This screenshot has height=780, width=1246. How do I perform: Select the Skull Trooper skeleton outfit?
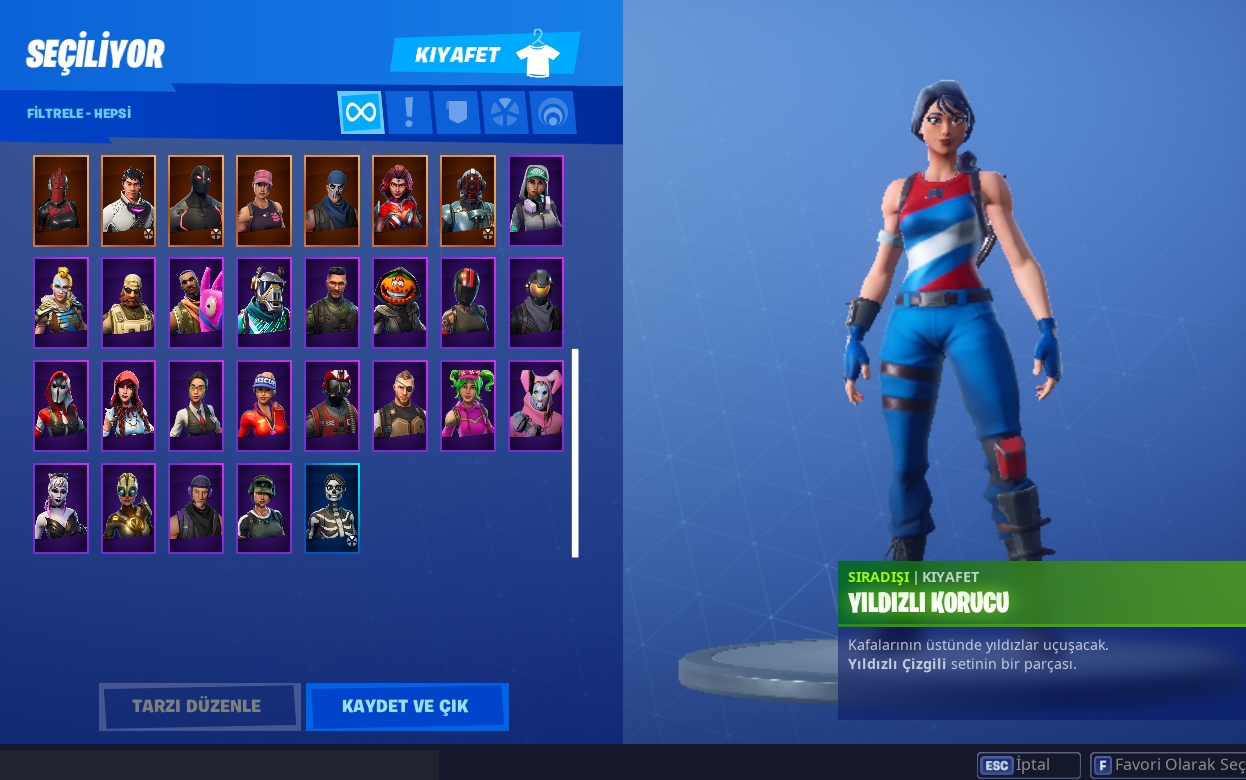(x=332, y=508)
